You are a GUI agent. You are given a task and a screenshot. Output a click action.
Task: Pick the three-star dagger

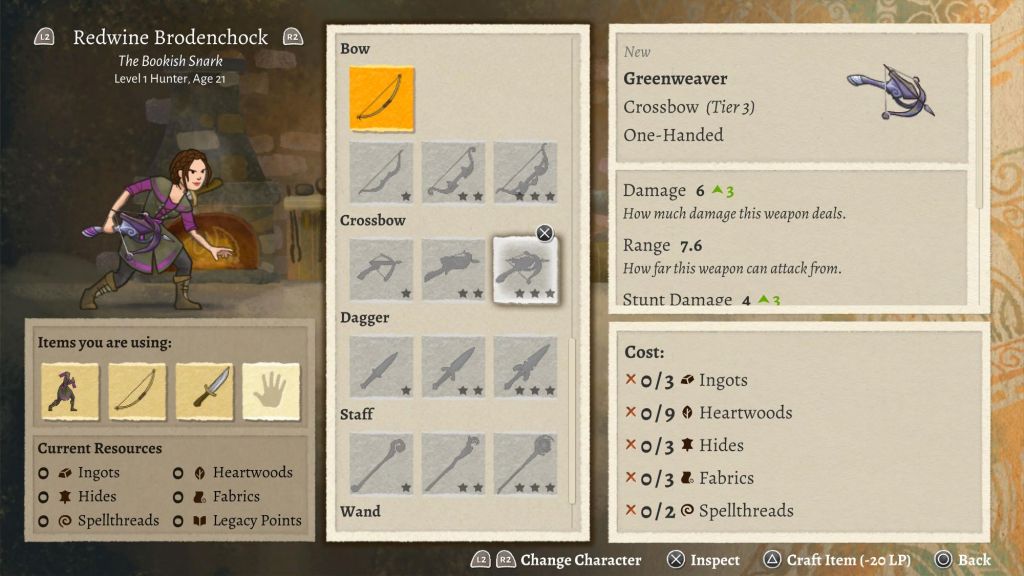click(x=525, y=366)
